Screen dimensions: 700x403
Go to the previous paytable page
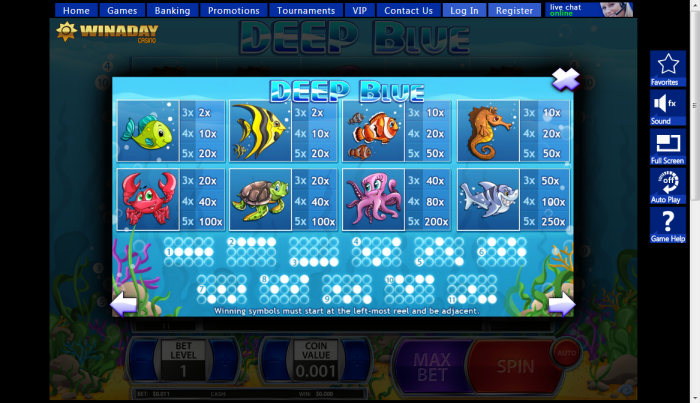pyautogui.click(x=124, y=304)
